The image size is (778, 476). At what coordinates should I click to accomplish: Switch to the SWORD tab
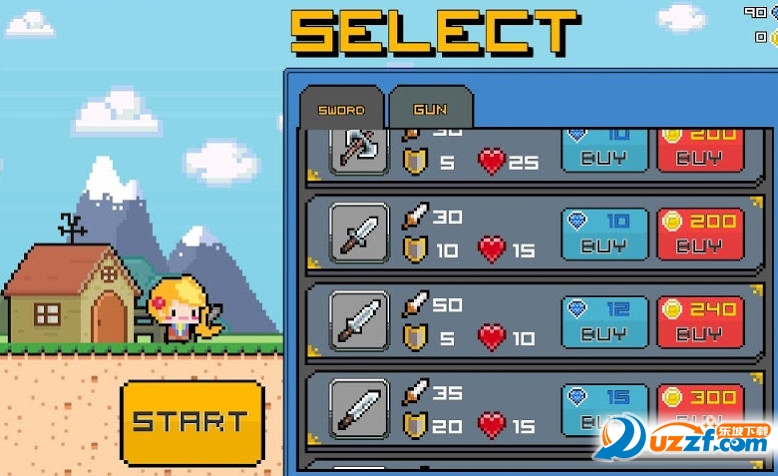(x=341, y=109)
